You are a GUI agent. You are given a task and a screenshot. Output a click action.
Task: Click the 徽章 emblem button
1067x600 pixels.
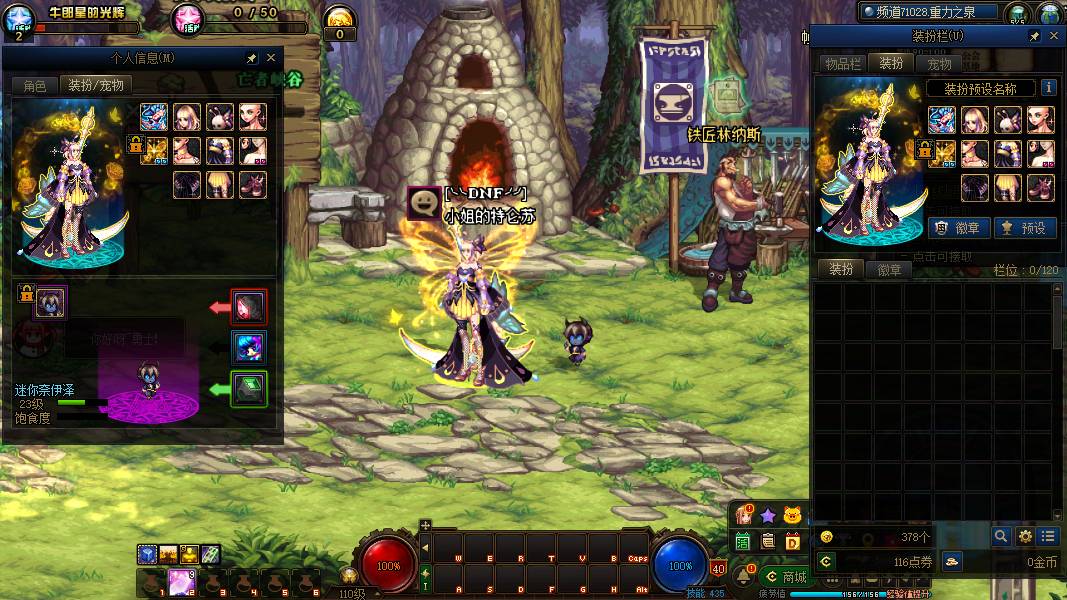click(x=957, y=228)
